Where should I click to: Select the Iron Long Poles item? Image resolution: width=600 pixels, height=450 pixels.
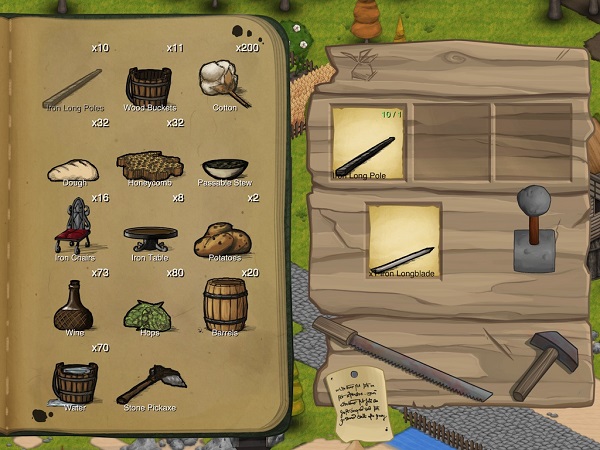point(72,86)
